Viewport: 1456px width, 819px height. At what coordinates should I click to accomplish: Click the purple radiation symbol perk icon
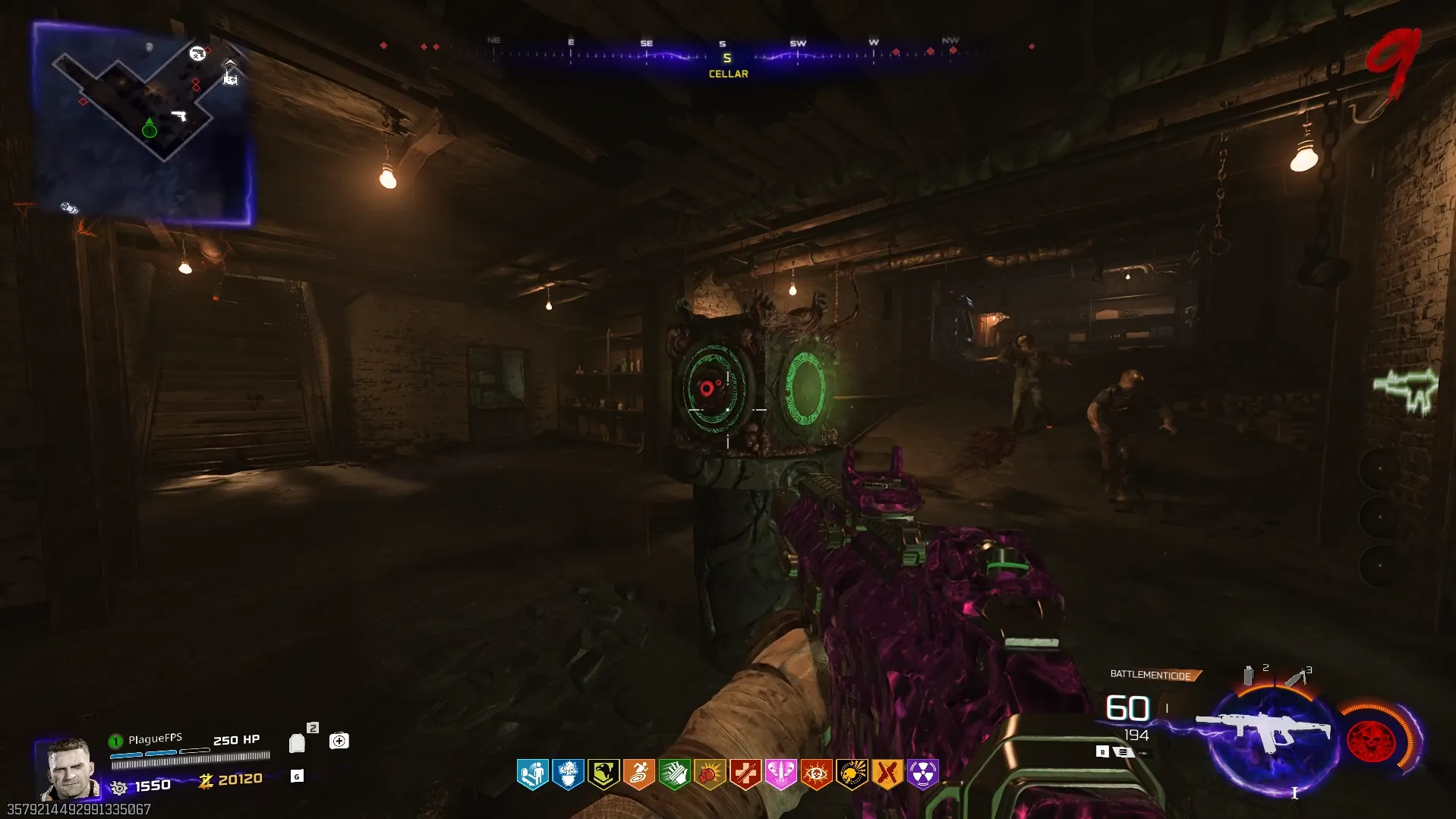click(x=922, y=774)
